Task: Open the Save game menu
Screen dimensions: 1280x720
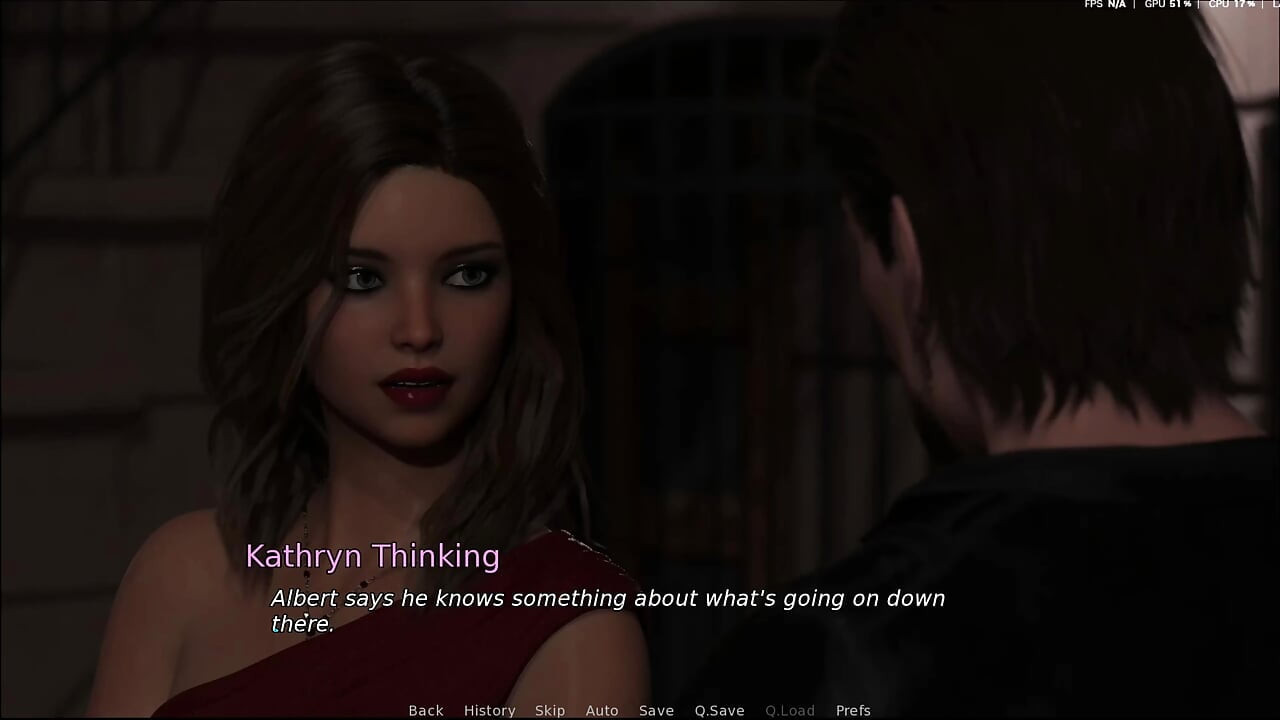Action: [x=656, y=711]
